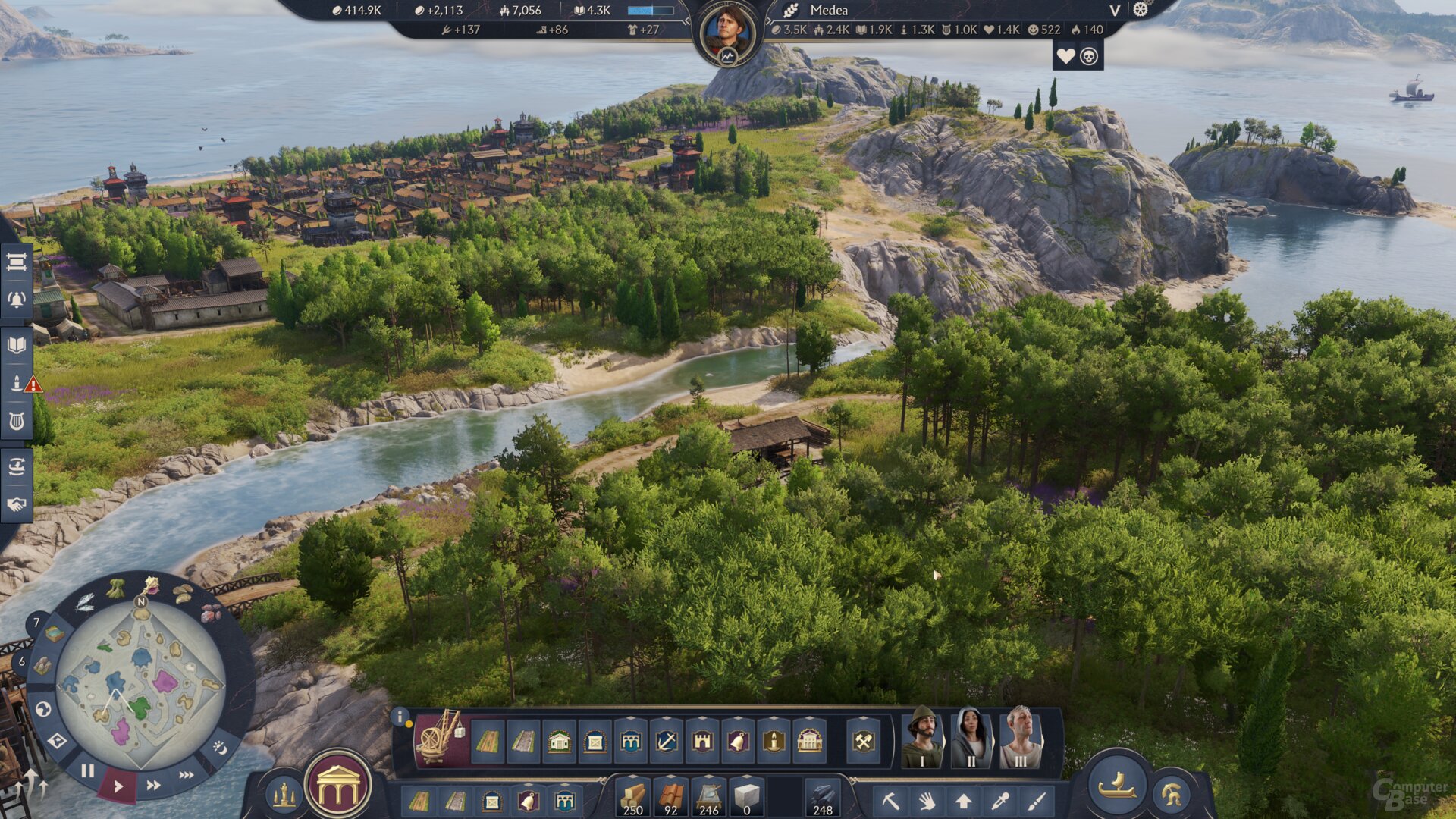This screenshot has height=819, width=1456.
Task: Select the demolish pickaxe tool
Action: coord(892,802)
